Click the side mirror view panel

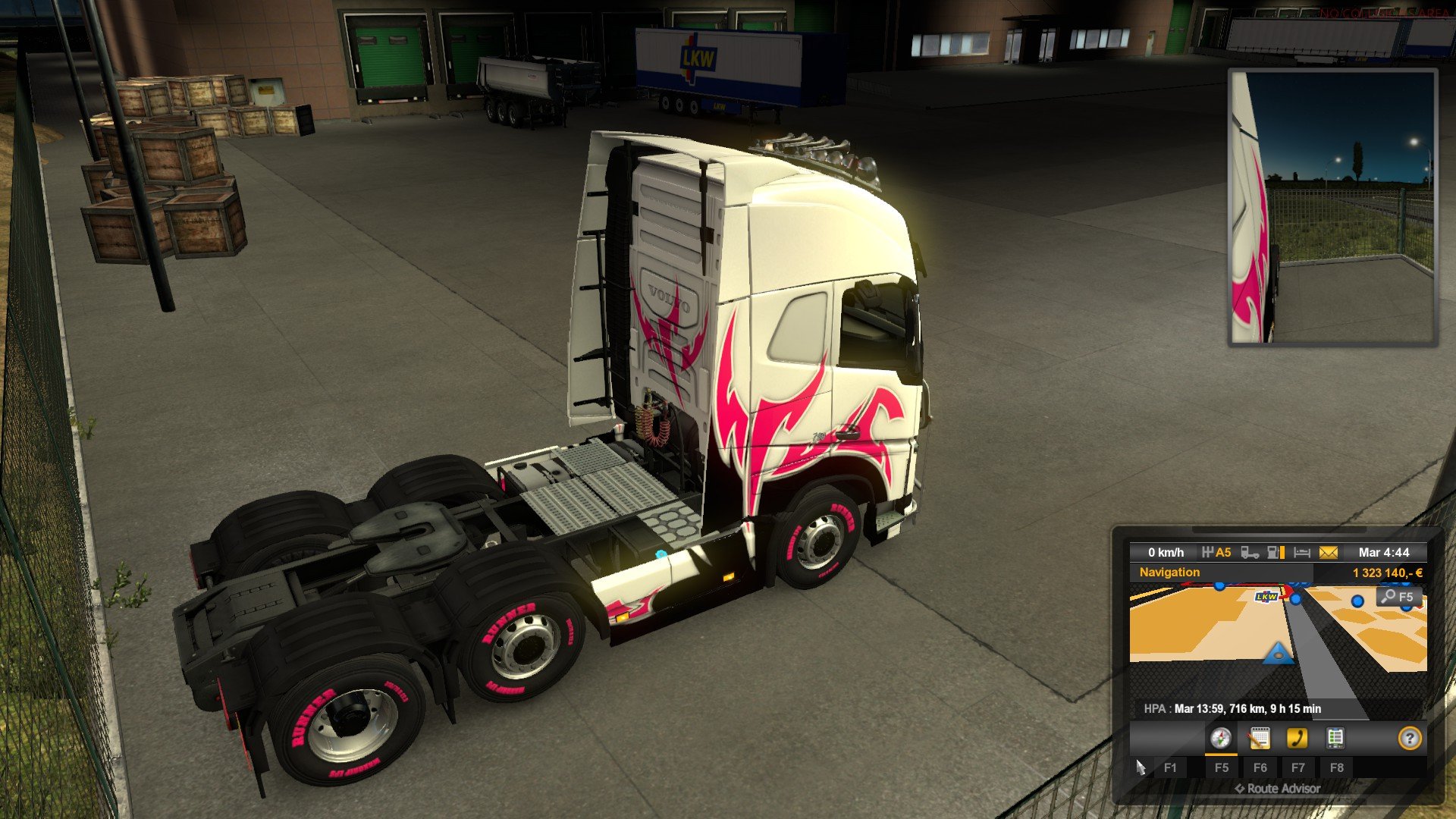1332,208
